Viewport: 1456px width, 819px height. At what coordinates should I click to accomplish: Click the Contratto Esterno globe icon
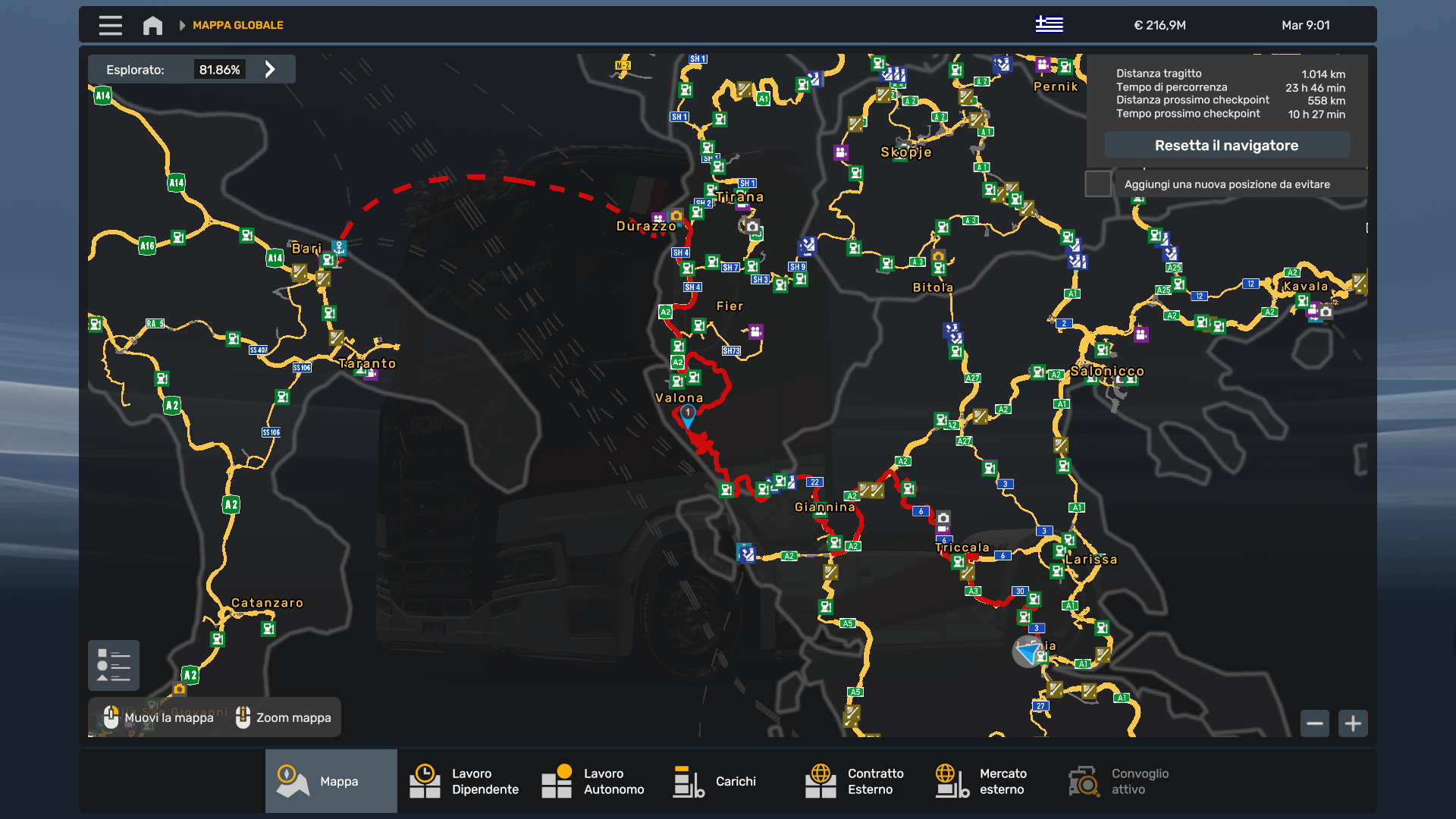pos(821,781)
